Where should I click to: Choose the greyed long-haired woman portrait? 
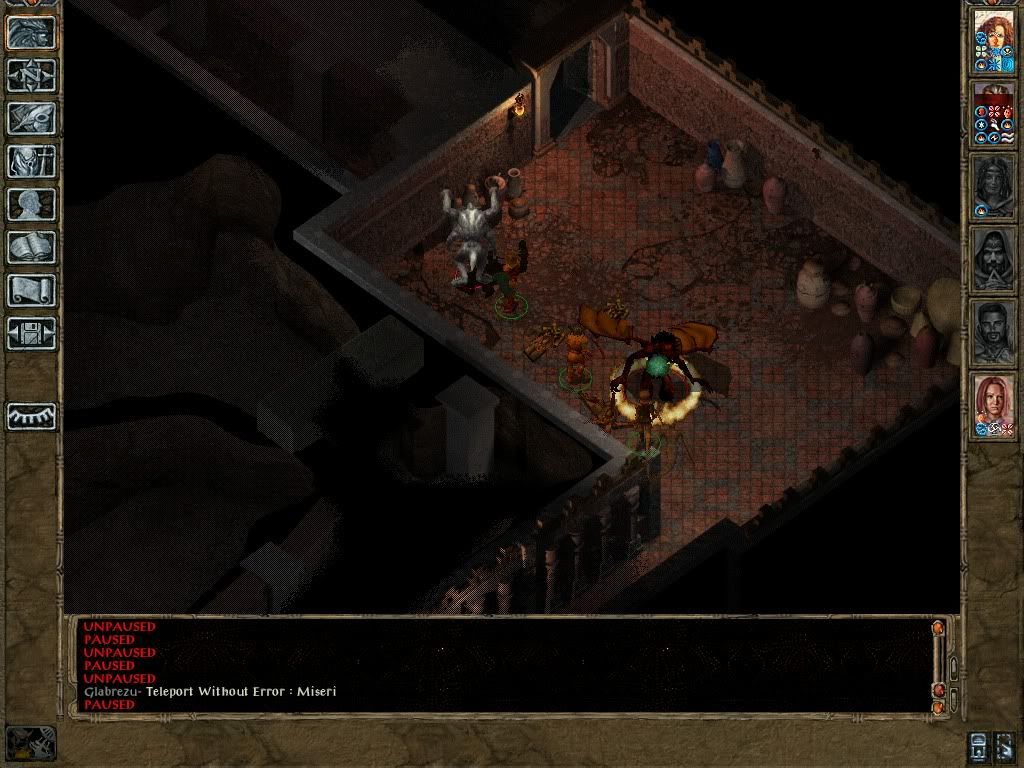tap(994, 186)
